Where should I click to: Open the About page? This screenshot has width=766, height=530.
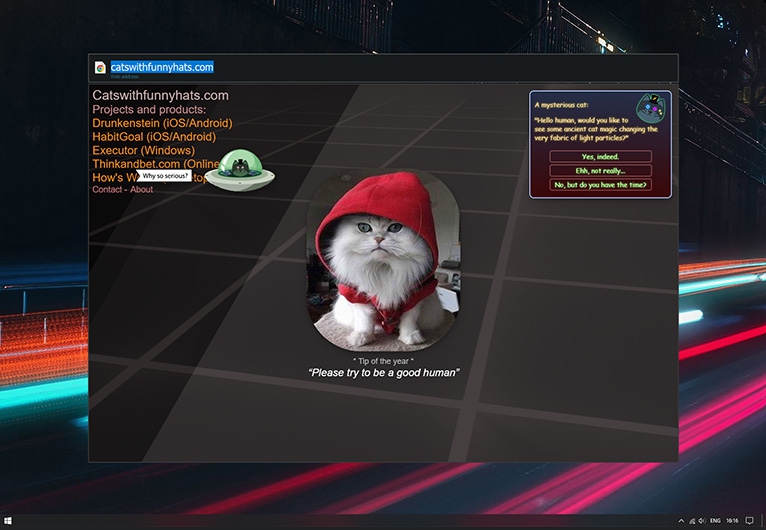point(141,190)
